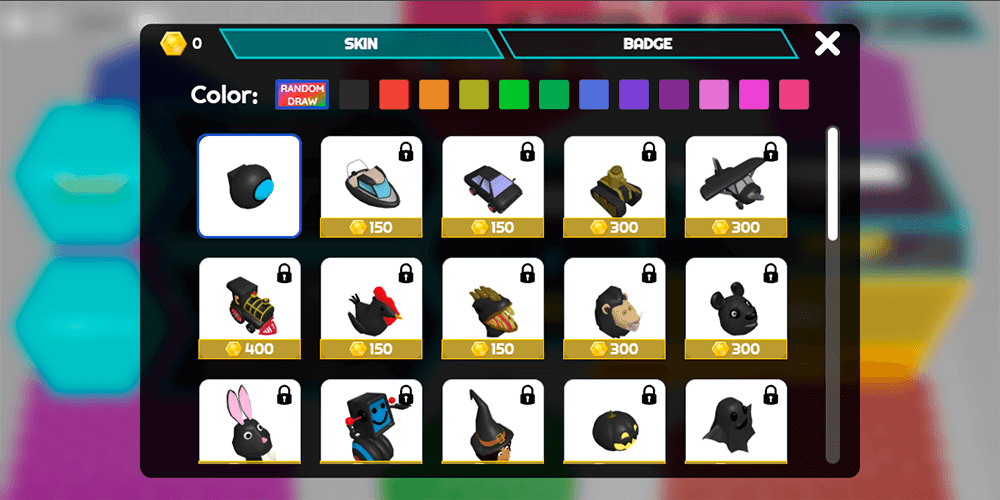
Task: Pick the royal blue color swatch
Action: click(594, 95)
